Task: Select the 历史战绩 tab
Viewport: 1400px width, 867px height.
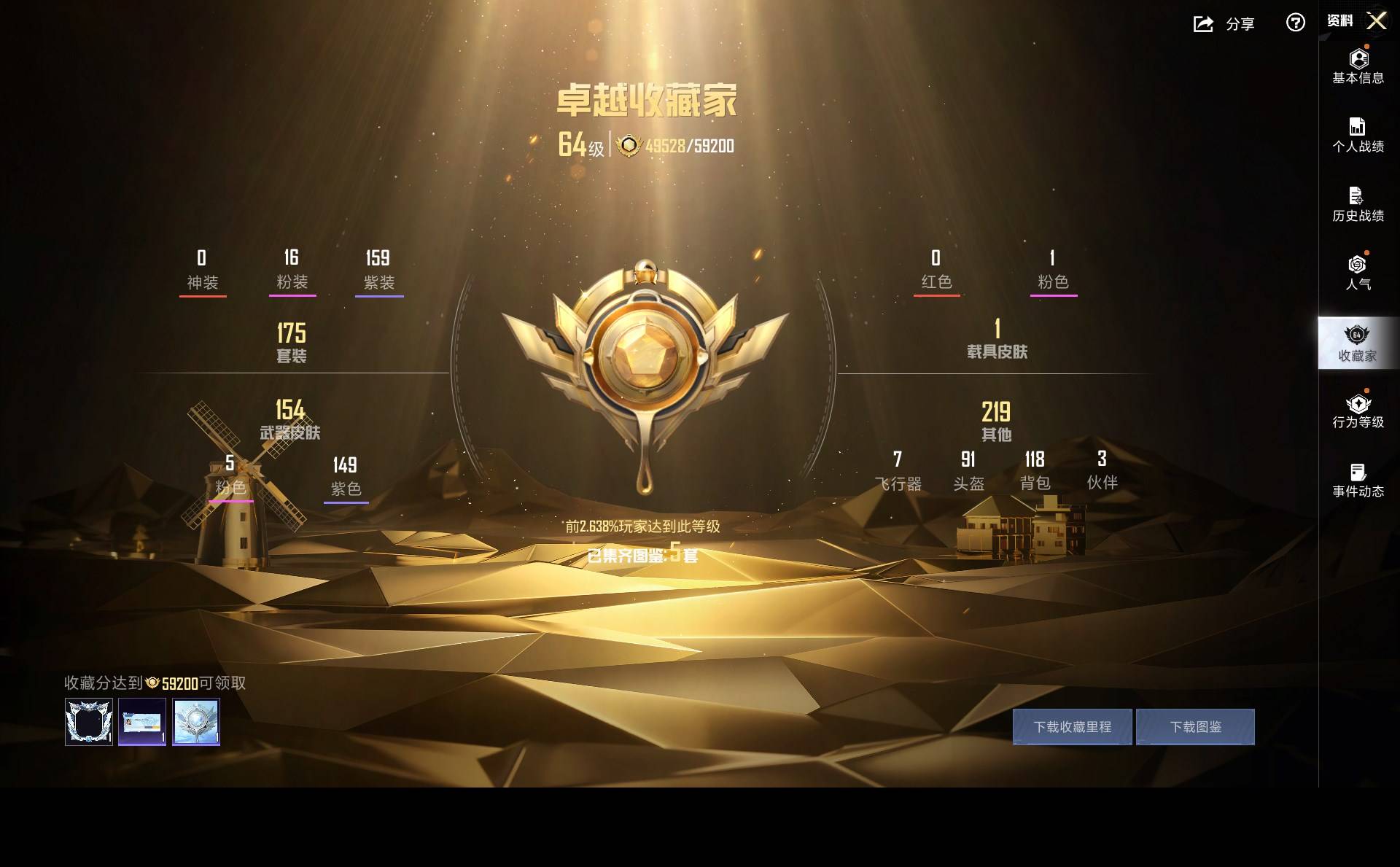Action: (1358, 204)
